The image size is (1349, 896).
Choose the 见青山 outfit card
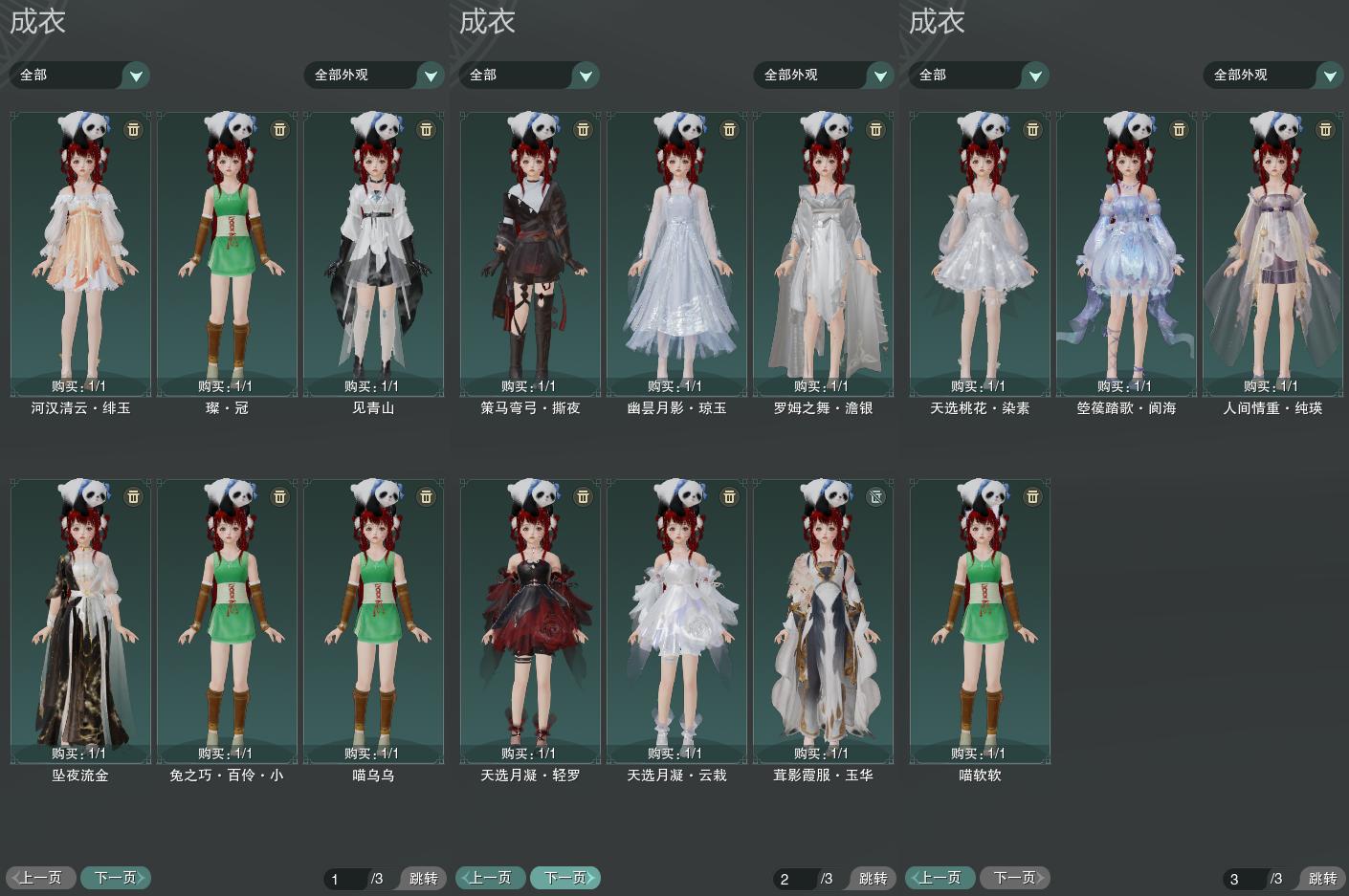[x=373, y=253]
